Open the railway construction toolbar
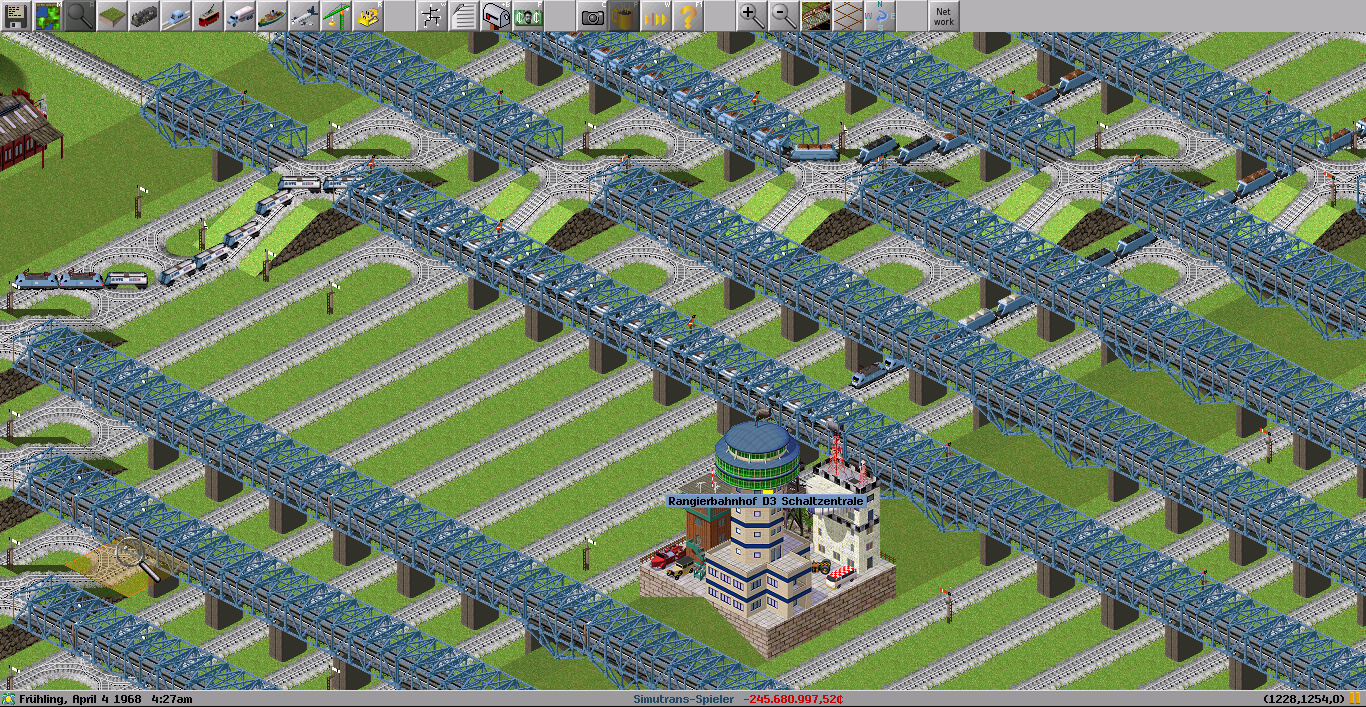Viewport: 1366px width, 707px height. [x=144, y=16]
